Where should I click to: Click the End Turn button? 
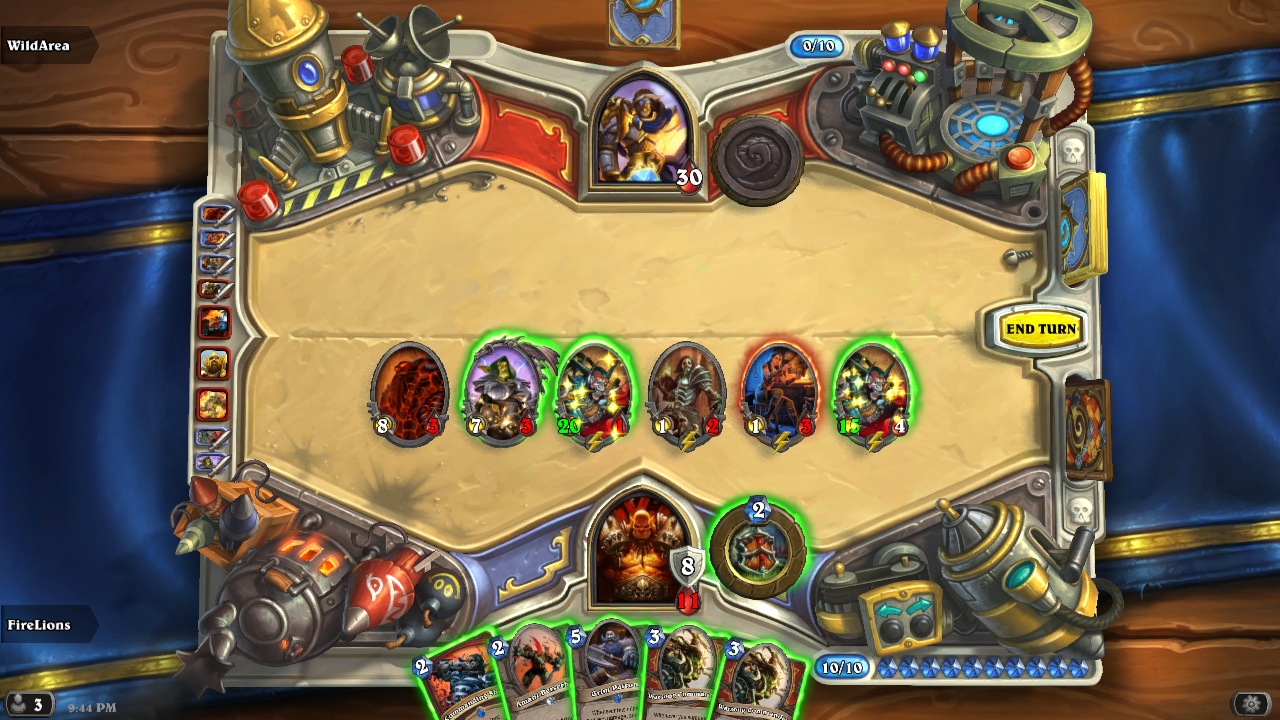pos(1041,329)
